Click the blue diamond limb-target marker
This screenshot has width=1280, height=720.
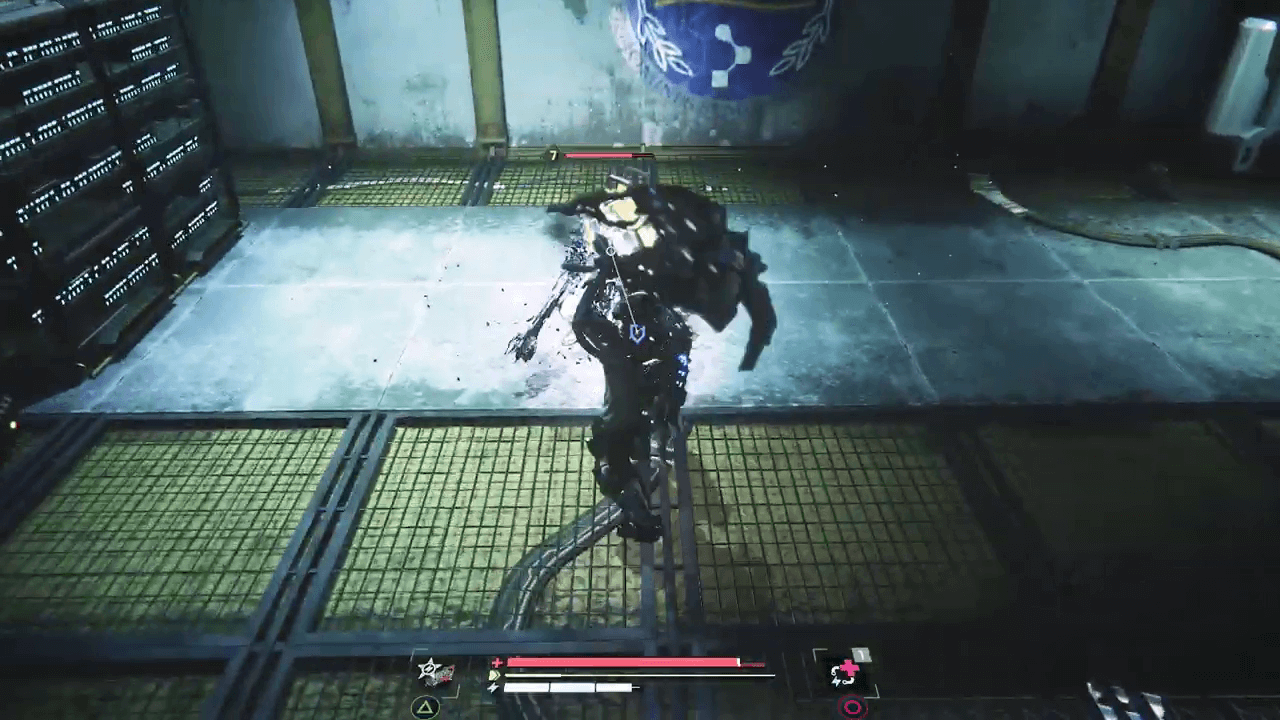[637, 332]
